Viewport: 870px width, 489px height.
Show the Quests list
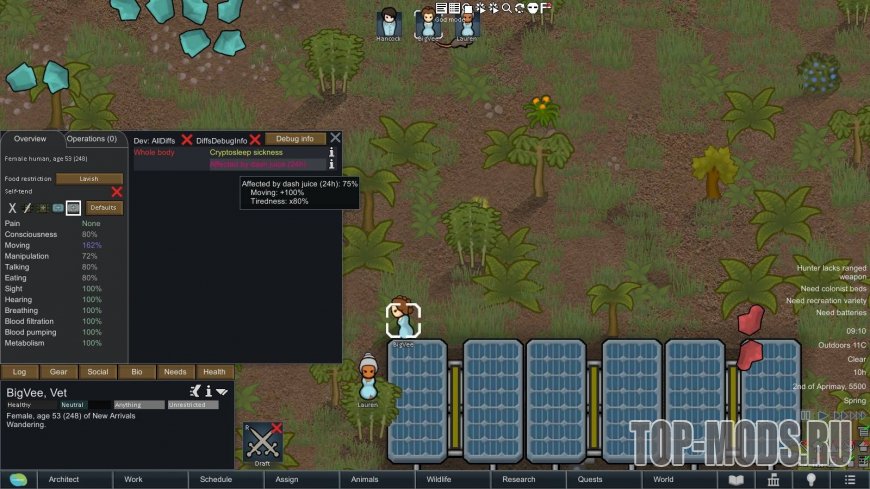click(590, 479)
